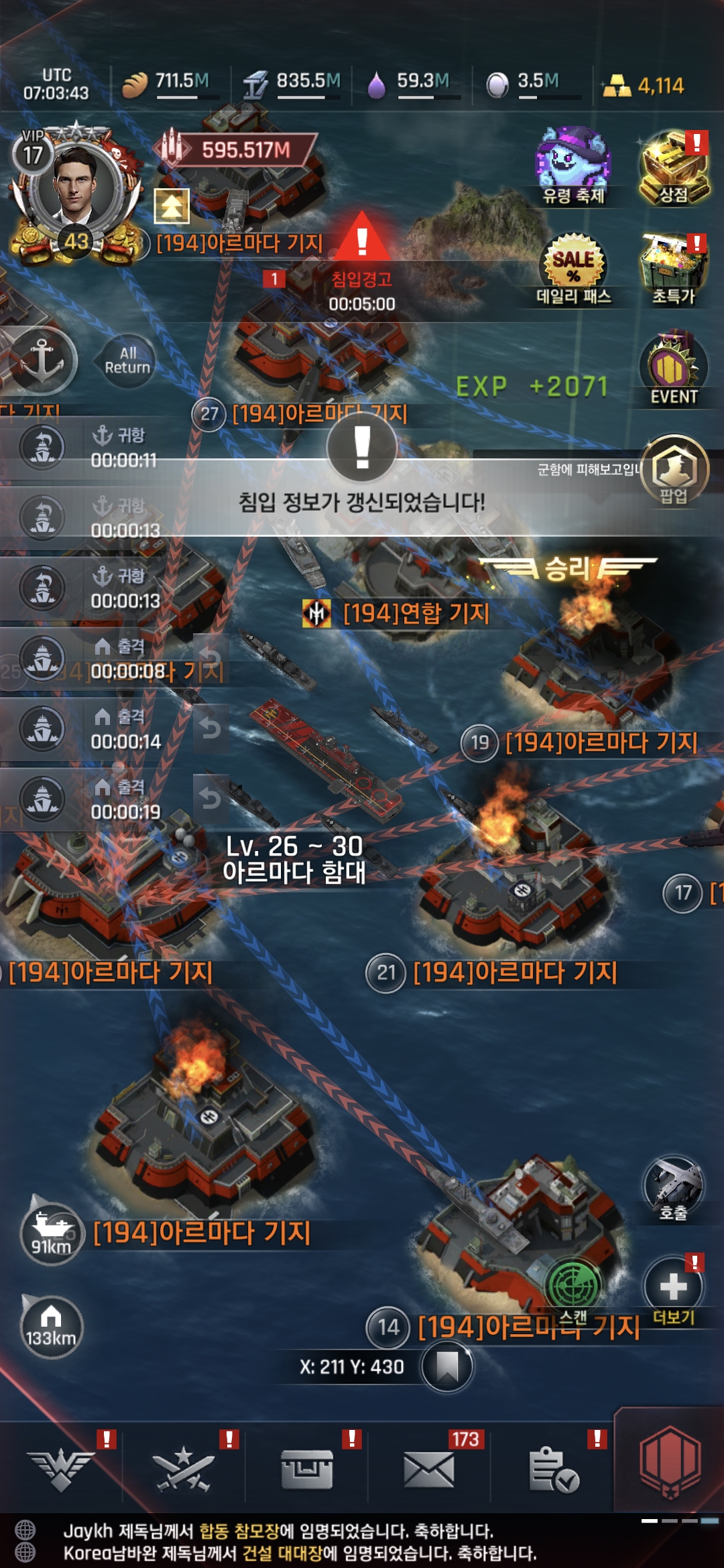This screenshot has width=724, height=1568.
Task: Tap the All Return button
Action: (127, 361)
